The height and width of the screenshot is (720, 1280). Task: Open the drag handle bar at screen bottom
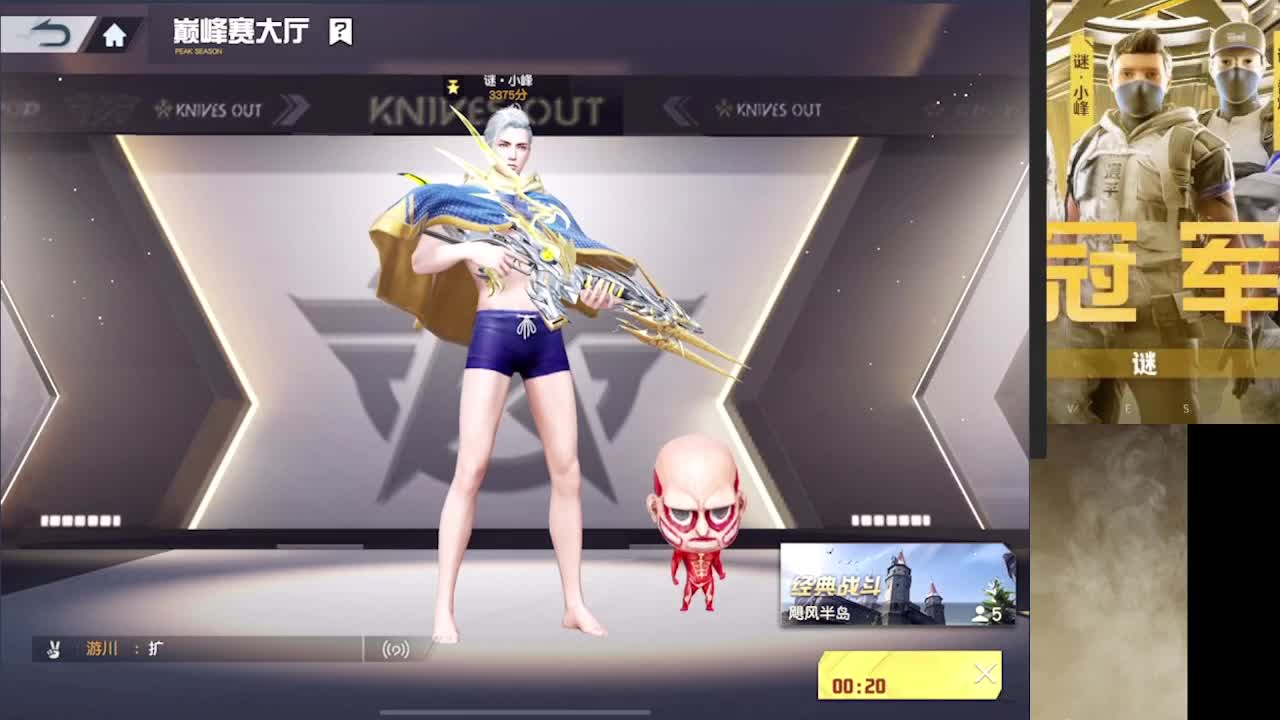(x=515, y=712)
